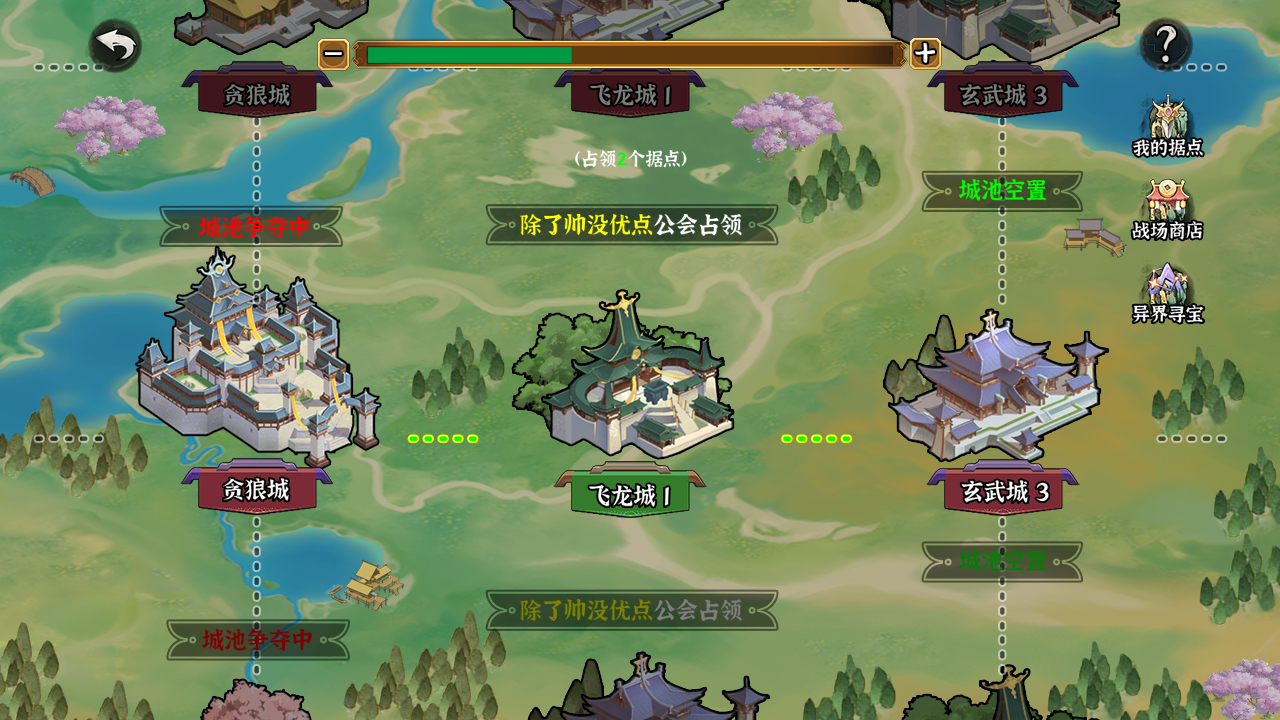Click the 玄武城 3 banner below the city
This screenshot has height=720, width=1280.
[1002, 491]
